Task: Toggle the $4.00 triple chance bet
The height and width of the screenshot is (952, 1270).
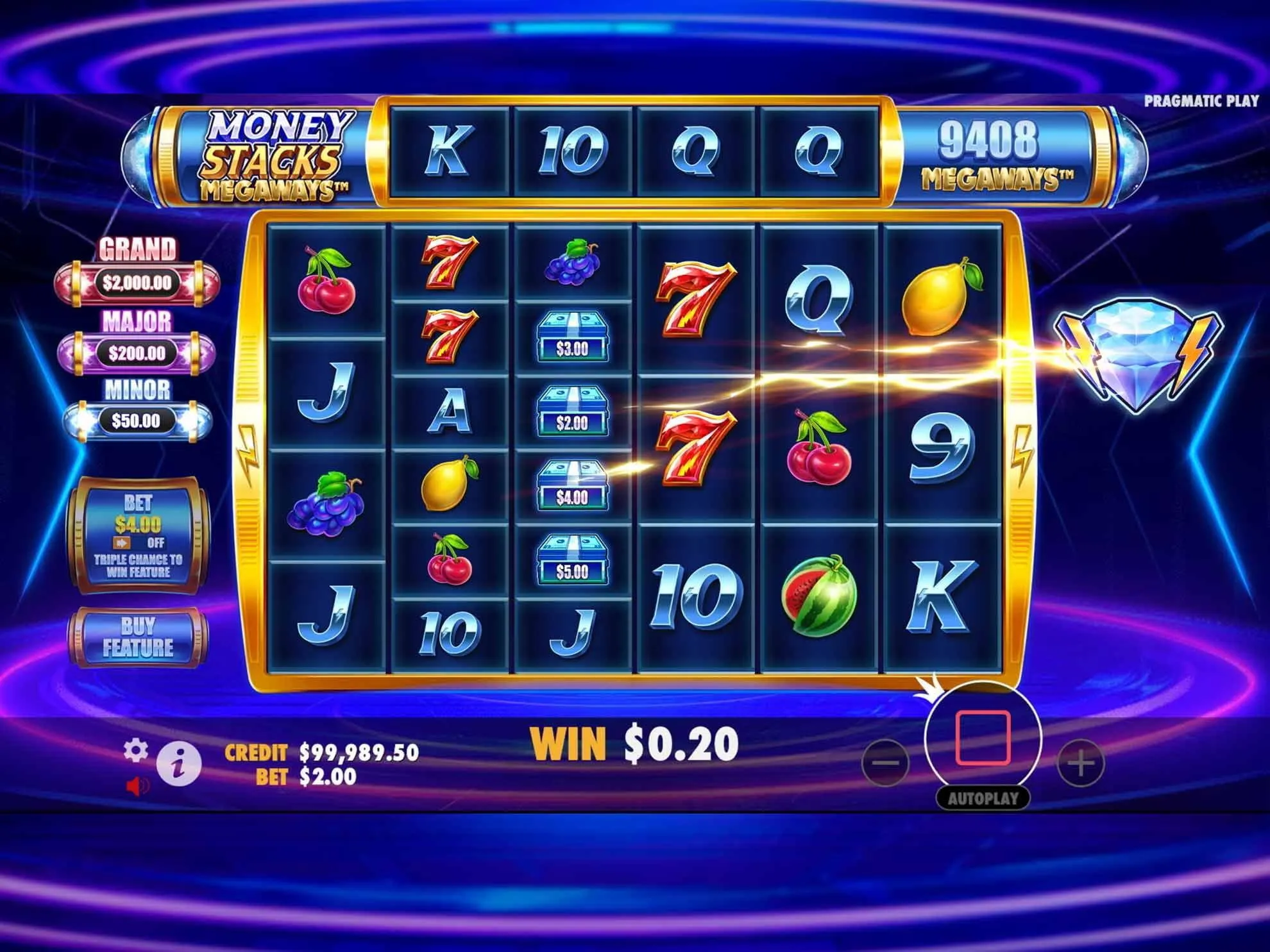Action: pos(138,535)
